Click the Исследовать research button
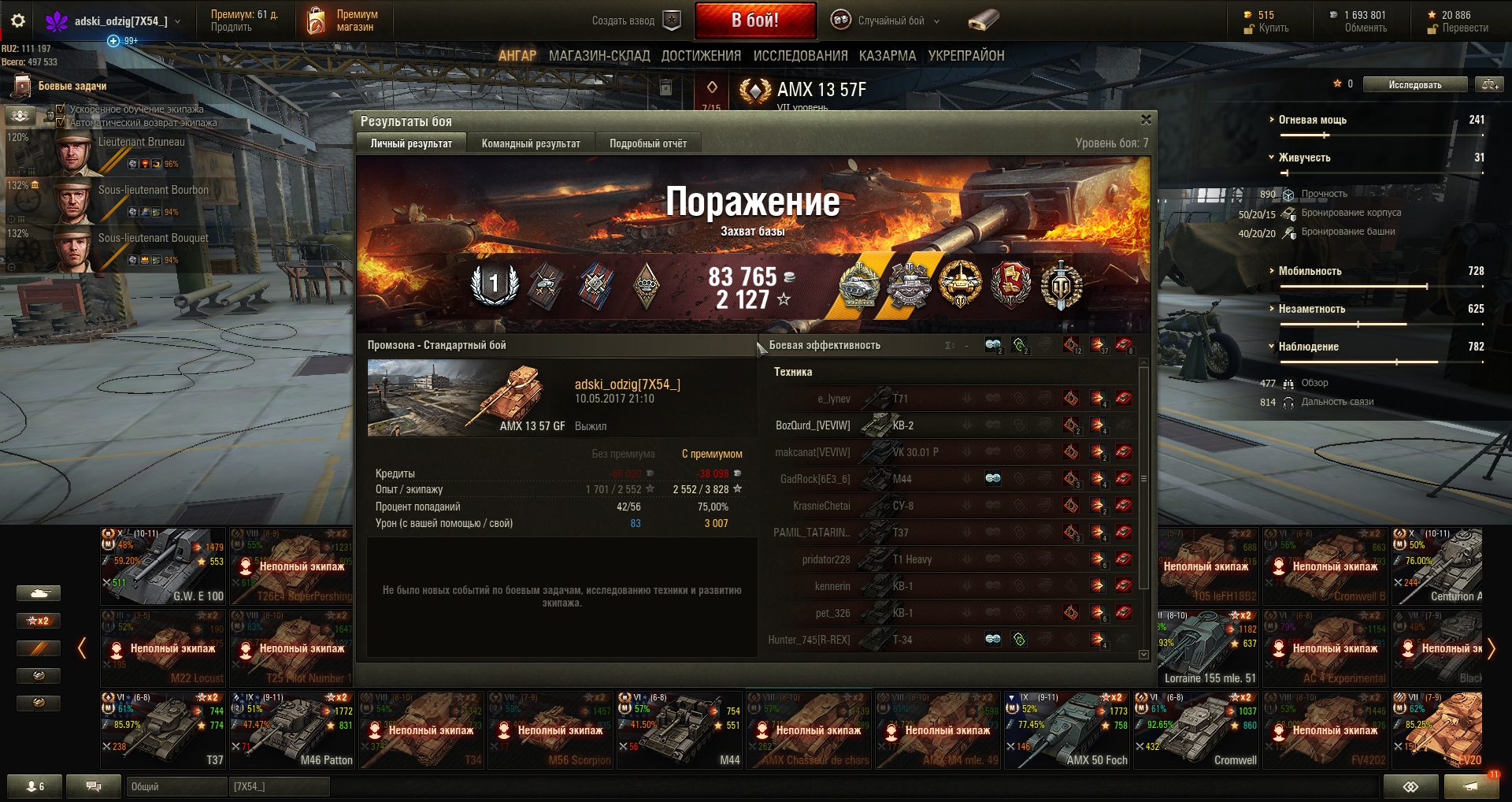This screenshot has height=802, width=1512. tap(1414, 84)
